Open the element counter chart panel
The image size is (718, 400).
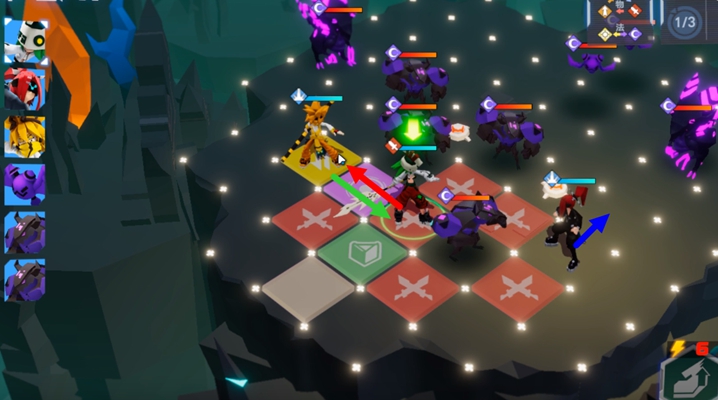tap(621, 21)
